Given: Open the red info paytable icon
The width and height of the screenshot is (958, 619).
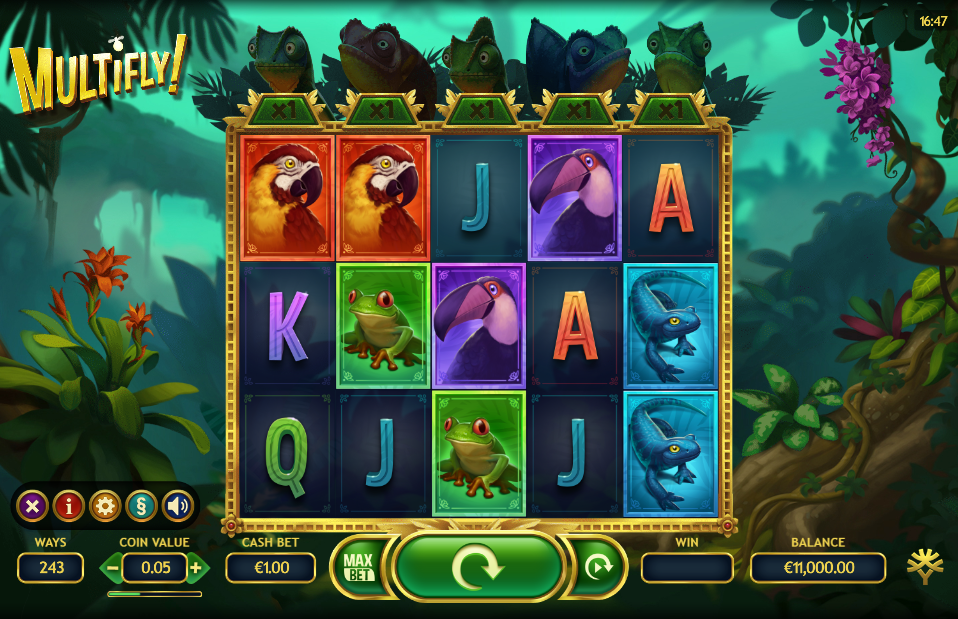Looking at the screenshot, I should (x=68, y=506).
